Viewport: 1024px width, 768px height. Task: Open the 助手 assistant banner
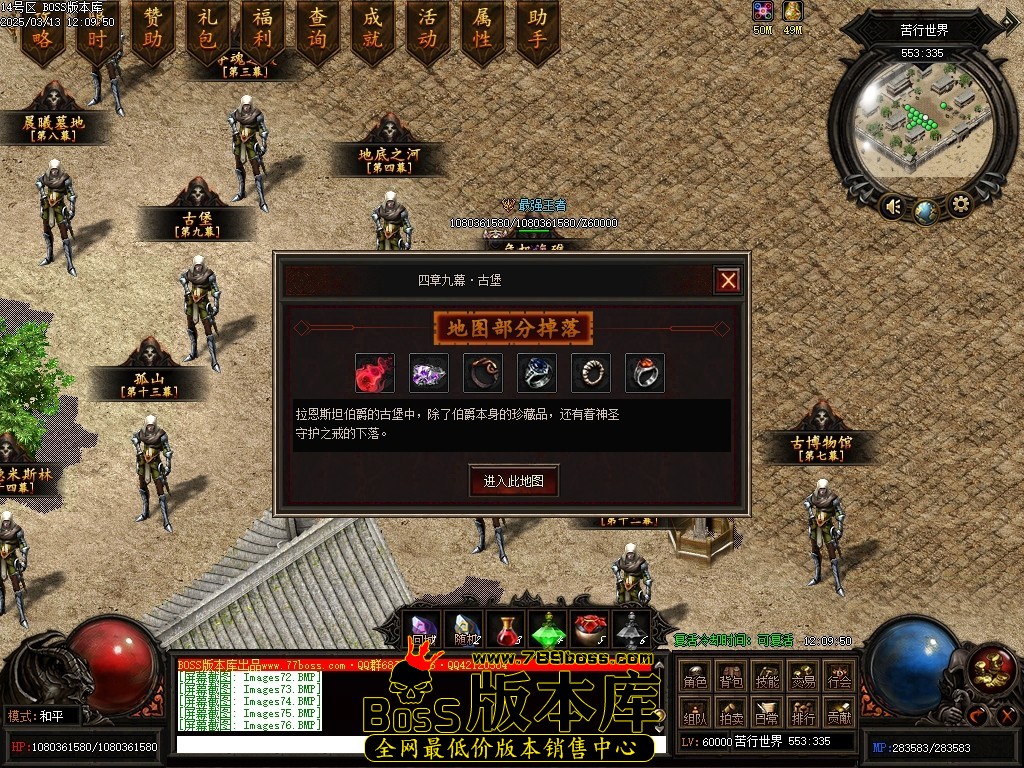click(538, 28)
